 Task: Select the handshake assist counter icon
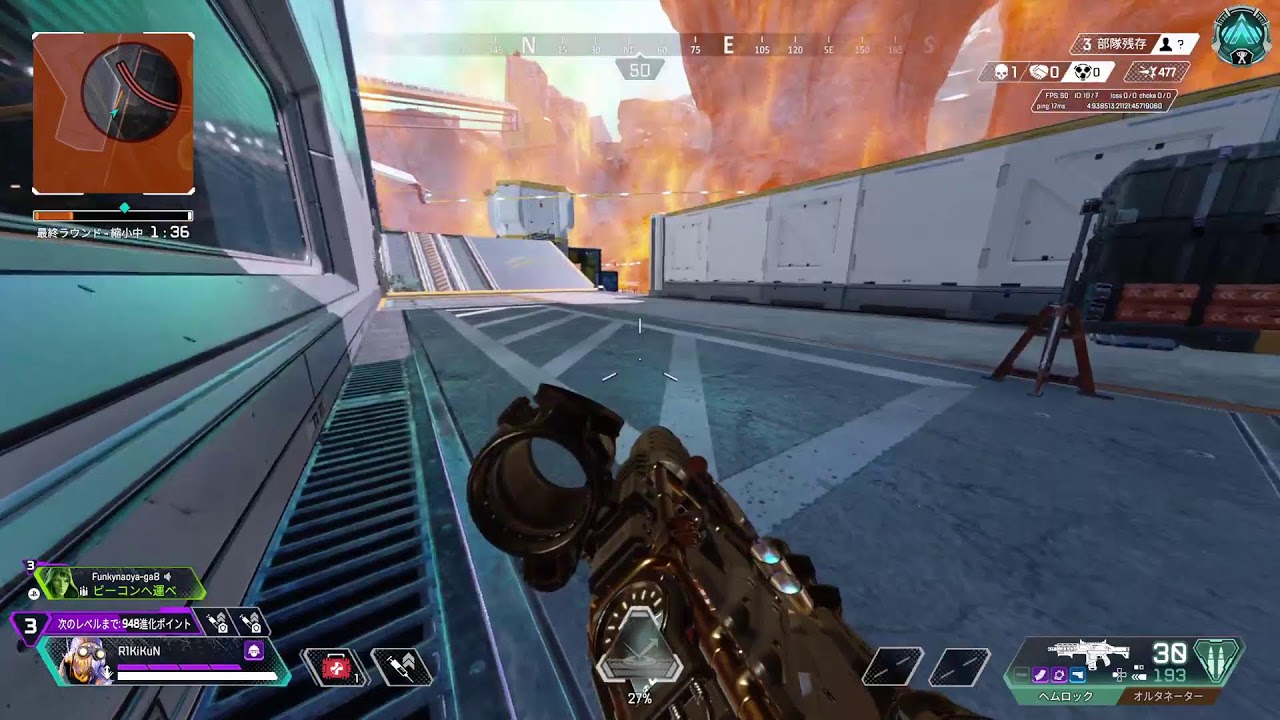point(1040,71)
